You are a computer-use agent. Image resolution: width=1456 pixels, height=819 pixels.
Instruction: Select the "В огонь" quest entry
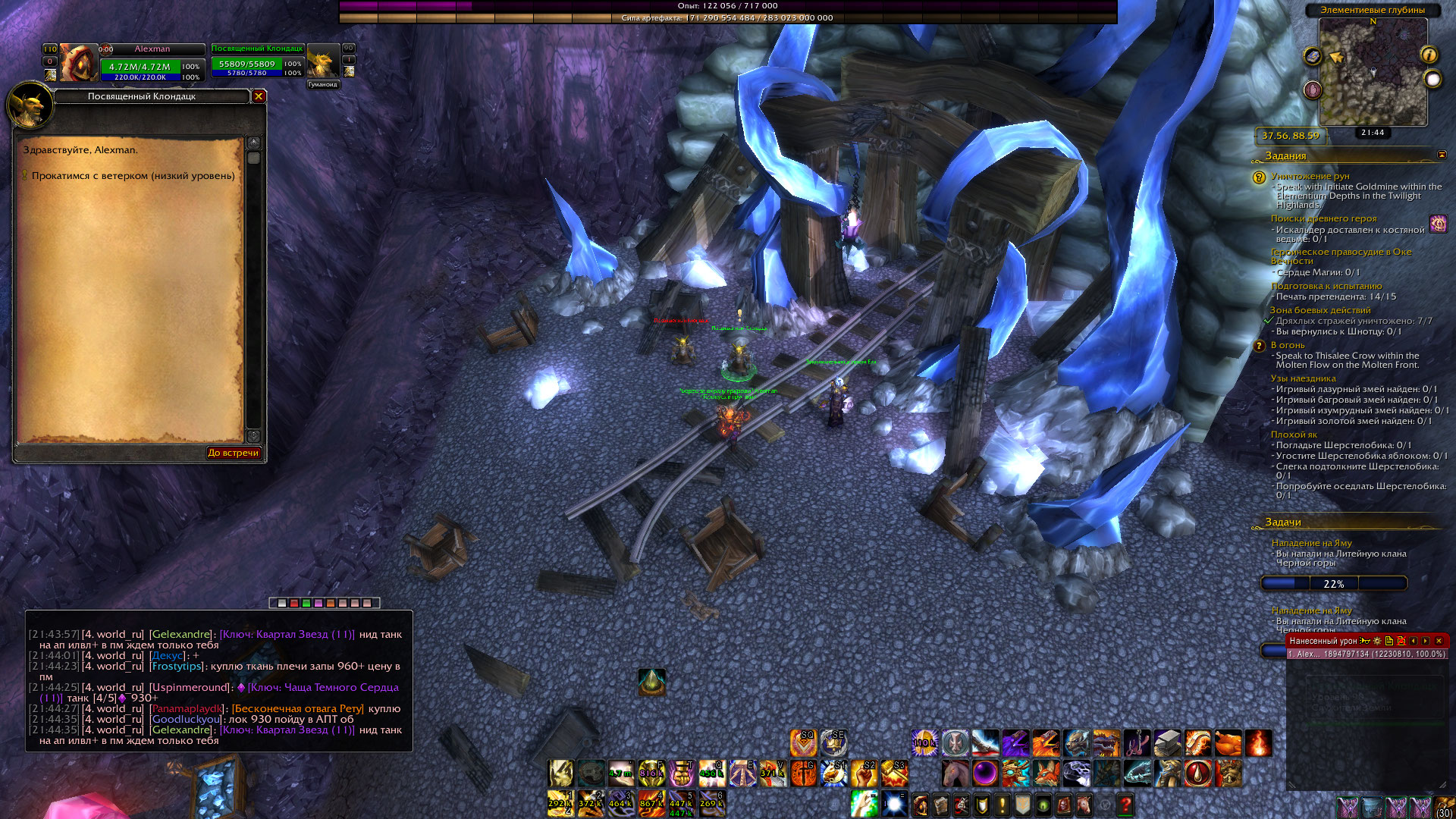(1288, 345)
